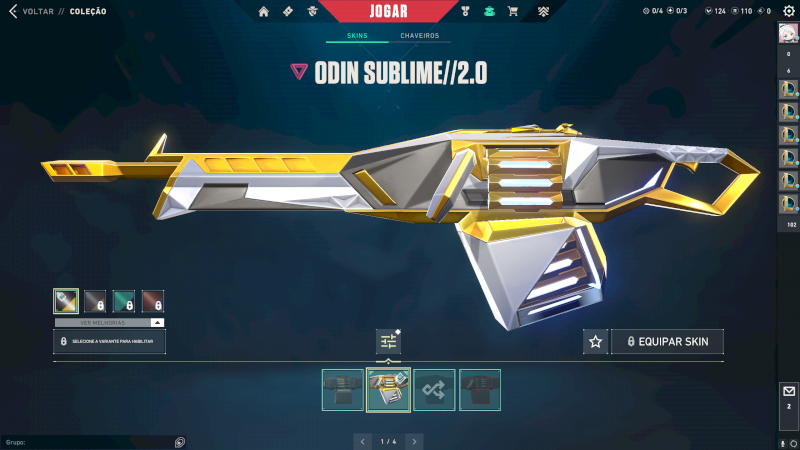The height and width of the screenshot is (450, 800).
Task: Select the gold Odin Sublime skin thumbnail
Action: (389, 390)
